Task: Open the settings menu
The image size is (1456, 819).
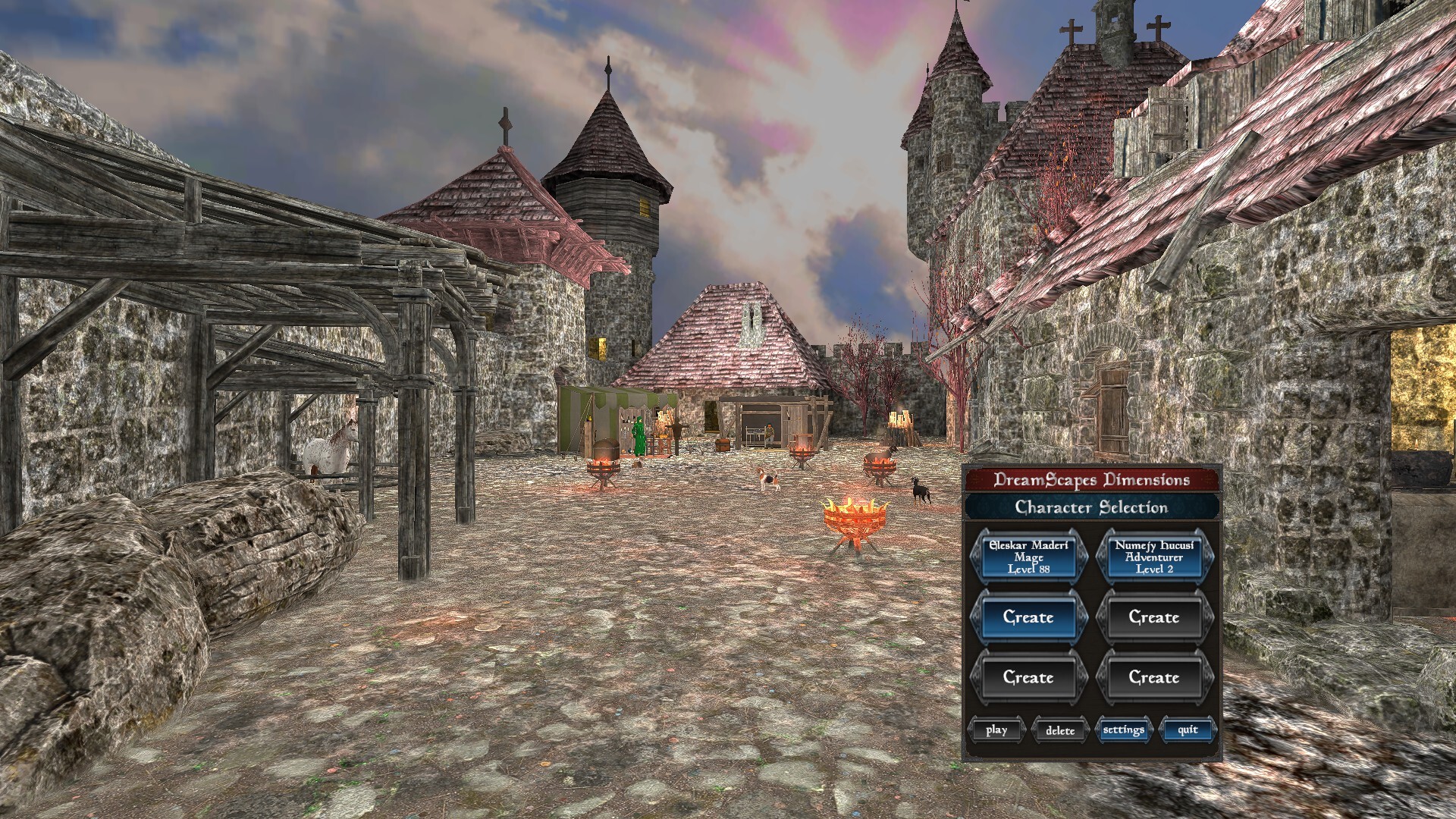Action: pos(1124,730)
